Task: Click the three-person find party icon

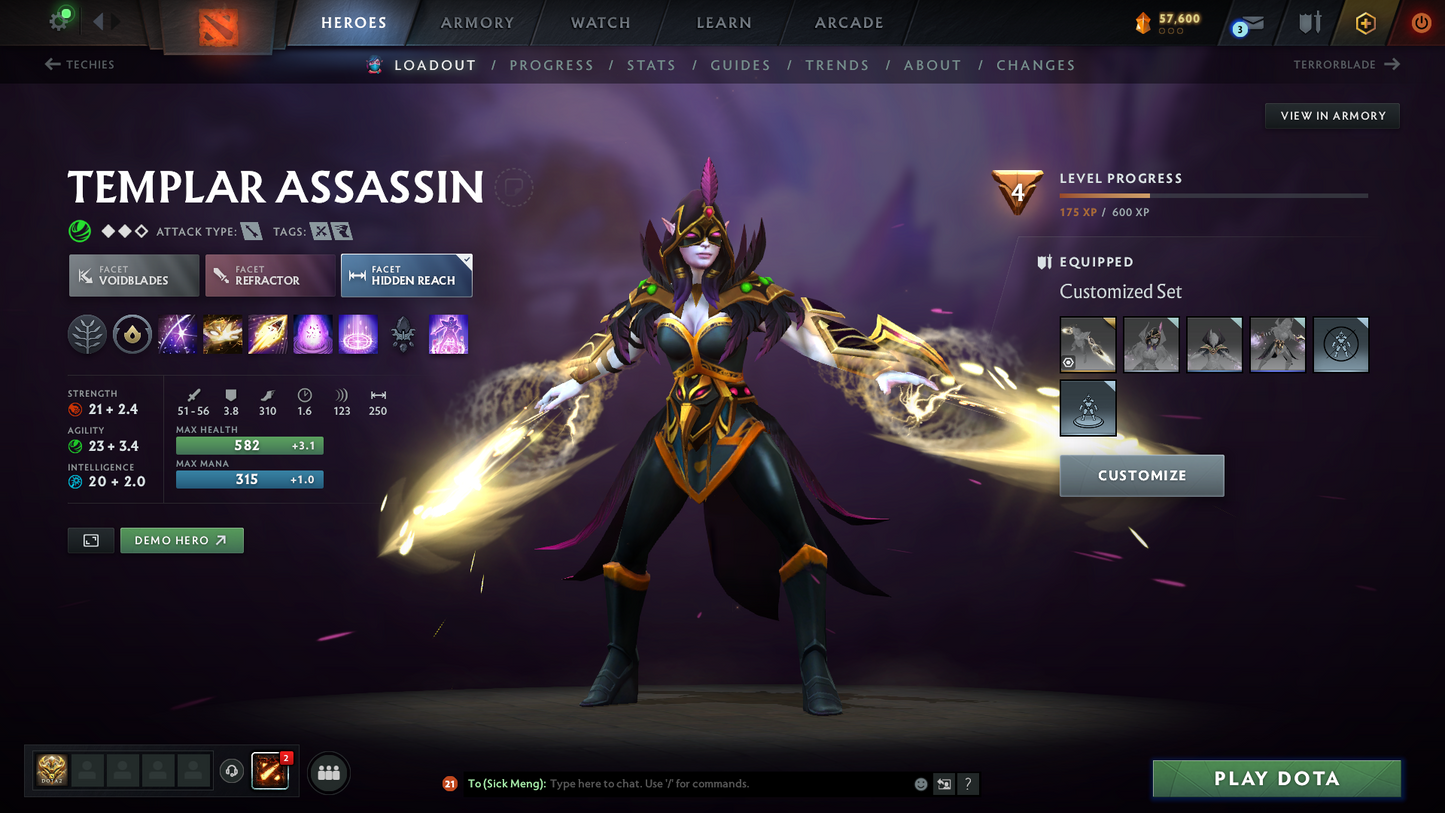Action: pos(328,772)
